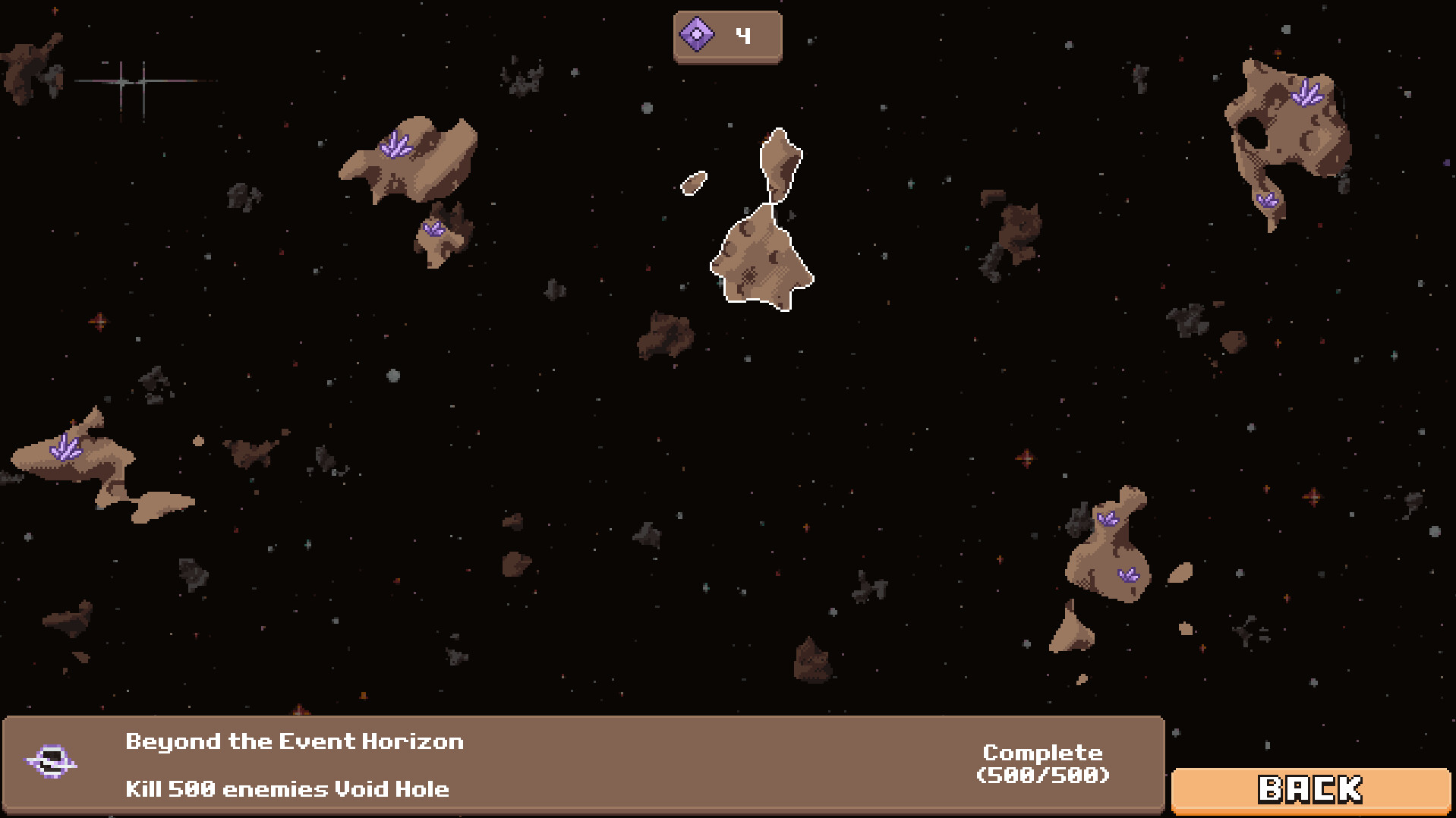Screen dimensions: 1456x818
Task: Select the planet icon on the achievement panel
Action: pyautogui.click(x=52, y=762)
